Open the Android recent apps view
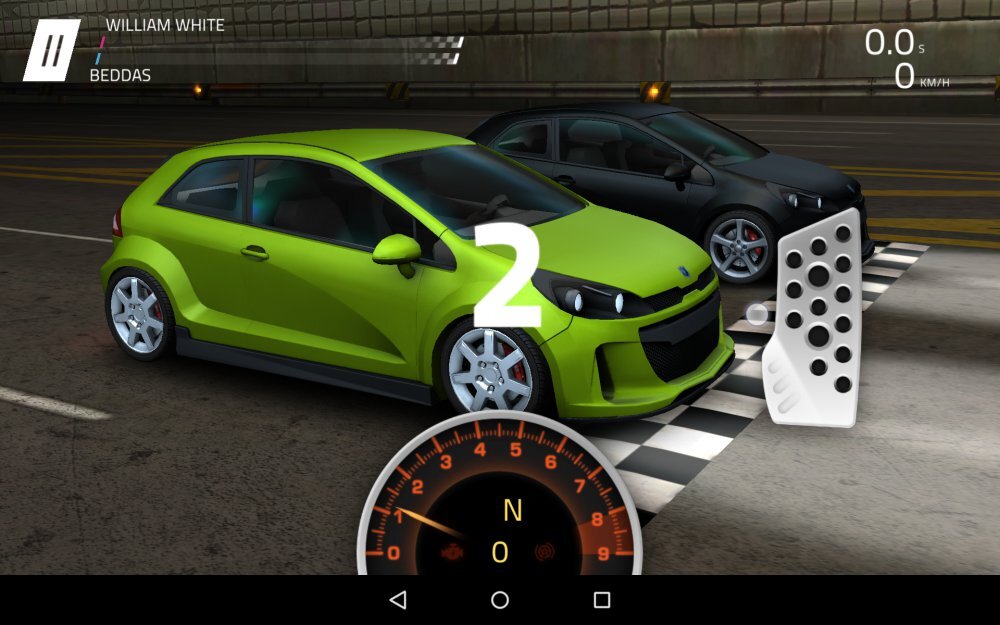 [602, 600]
